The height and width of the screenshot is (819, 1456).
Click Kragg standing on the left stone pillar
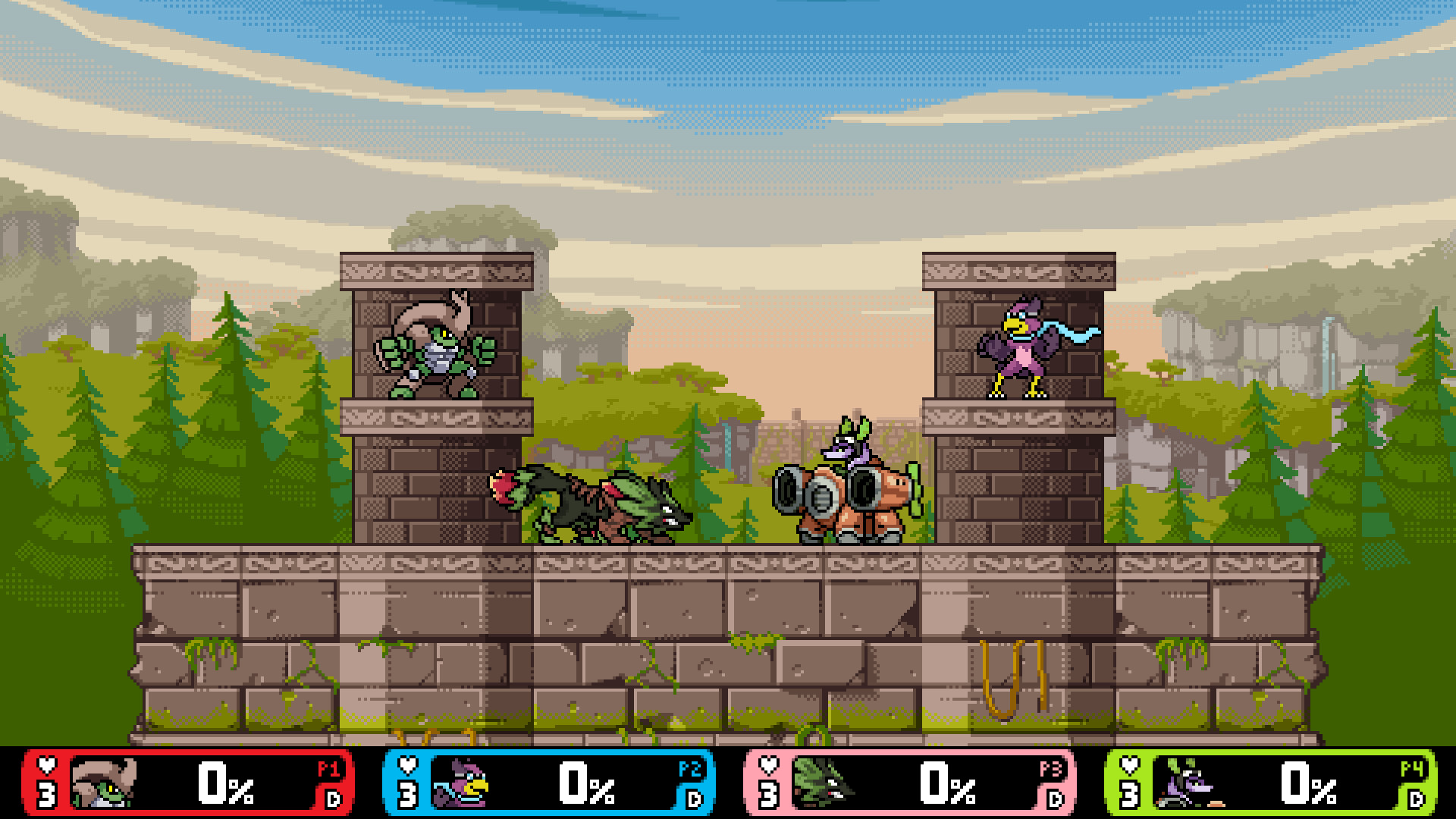(x=436, y=356)
